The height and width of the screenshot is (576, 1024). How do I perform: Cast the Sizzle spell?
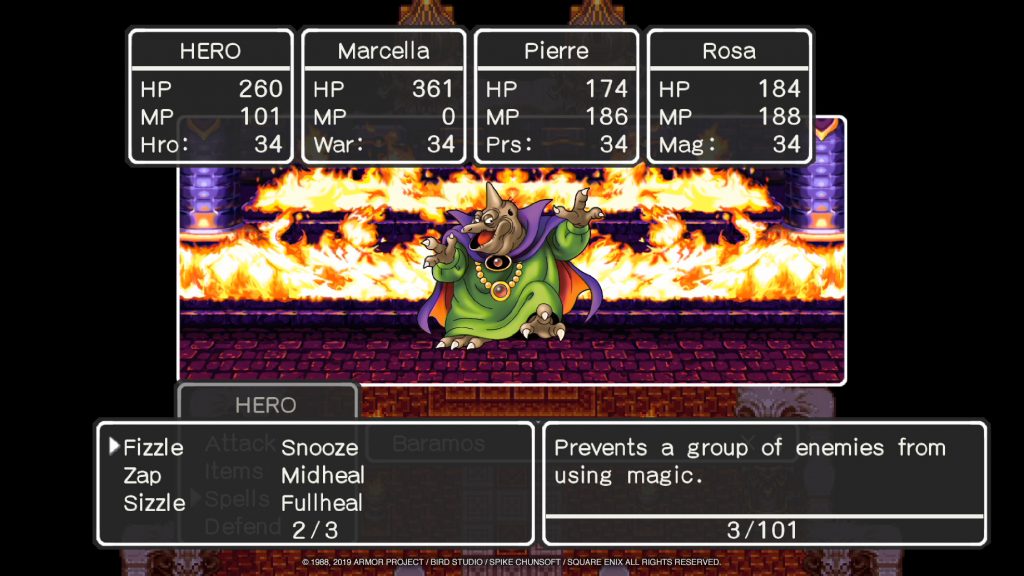[x=154, y=502]
